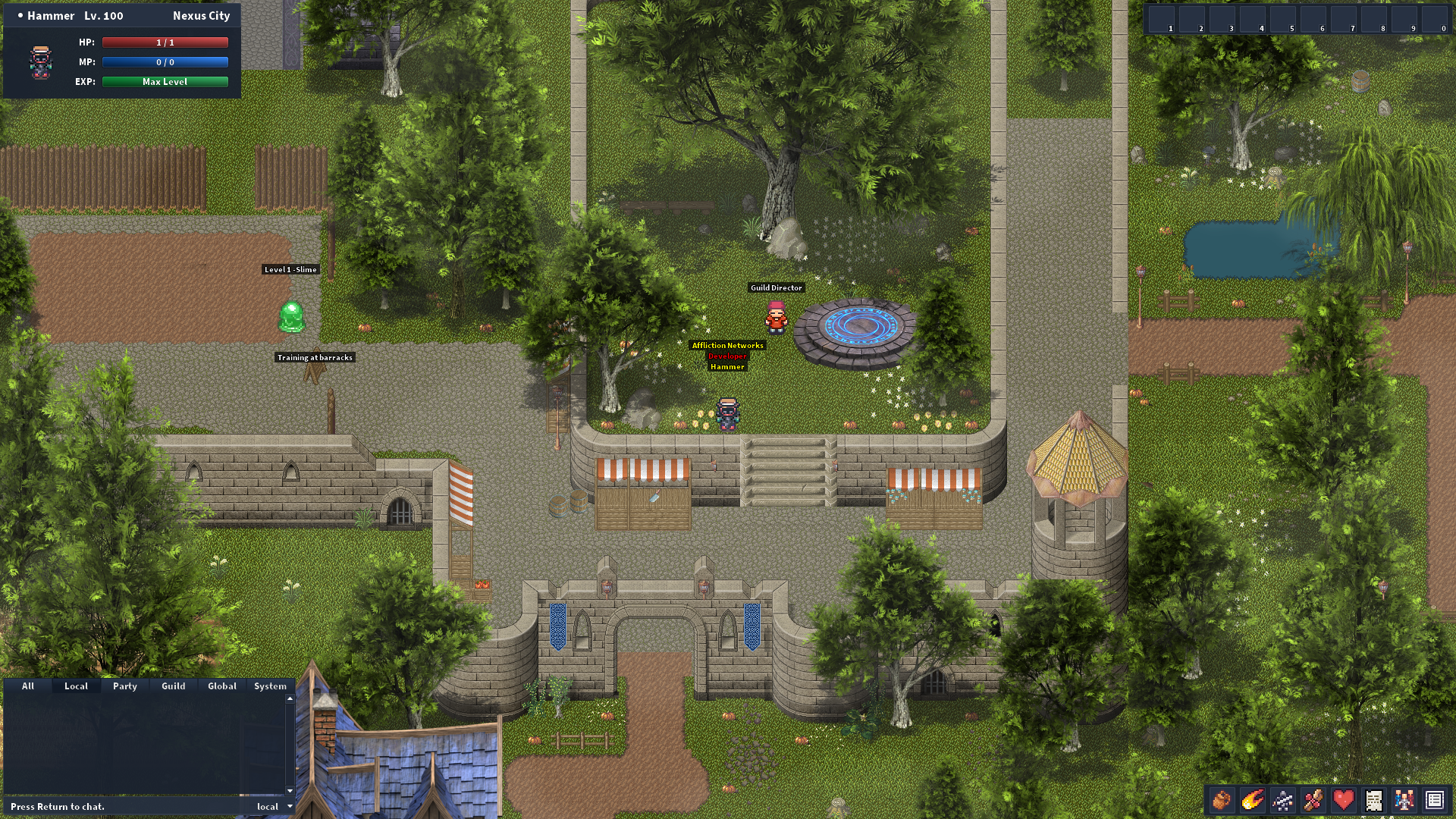Switch to the Guild chat tab
1456x819 pixels.
coord(173,686)
